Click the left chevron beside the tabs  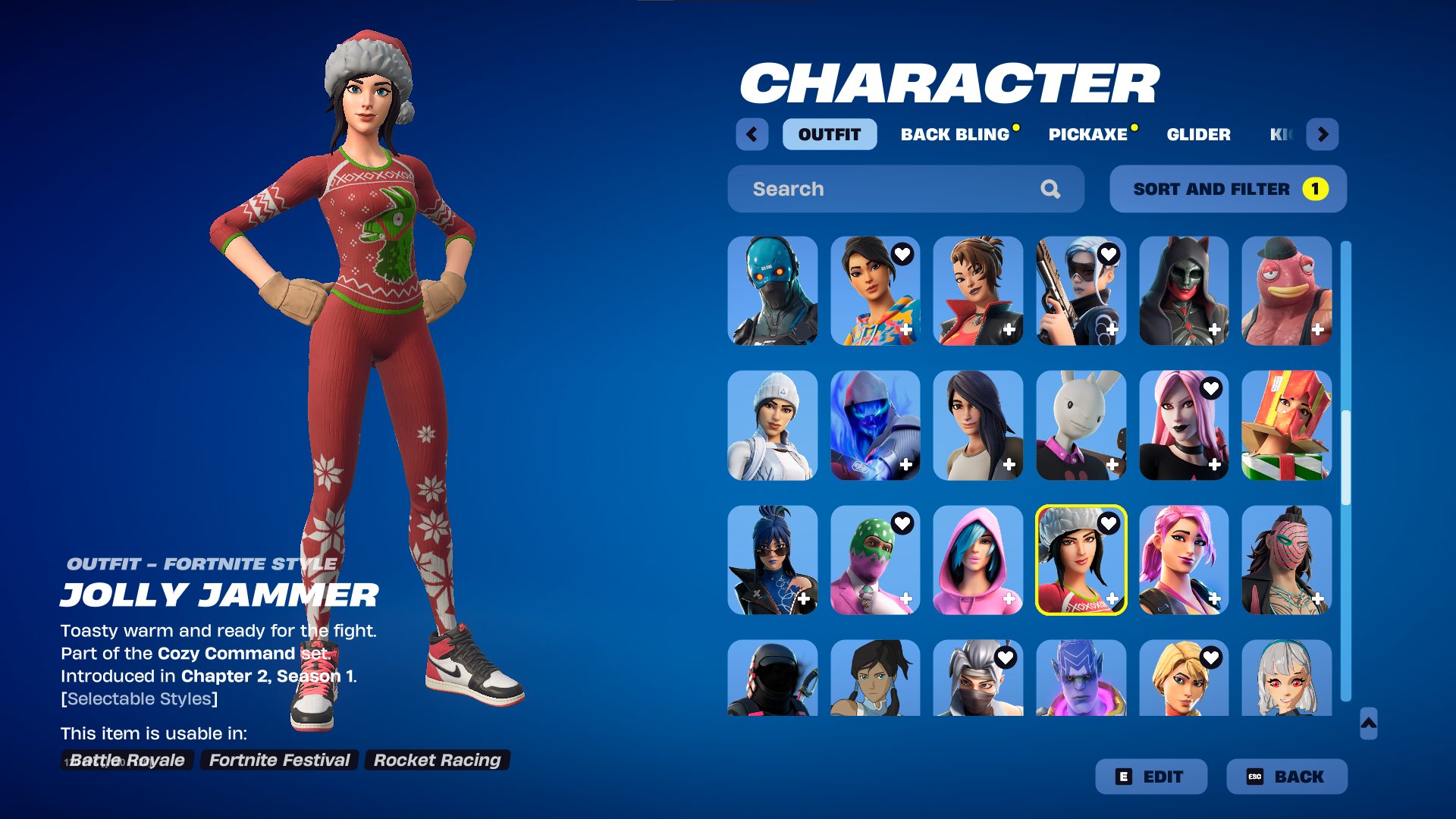[752, 133]
